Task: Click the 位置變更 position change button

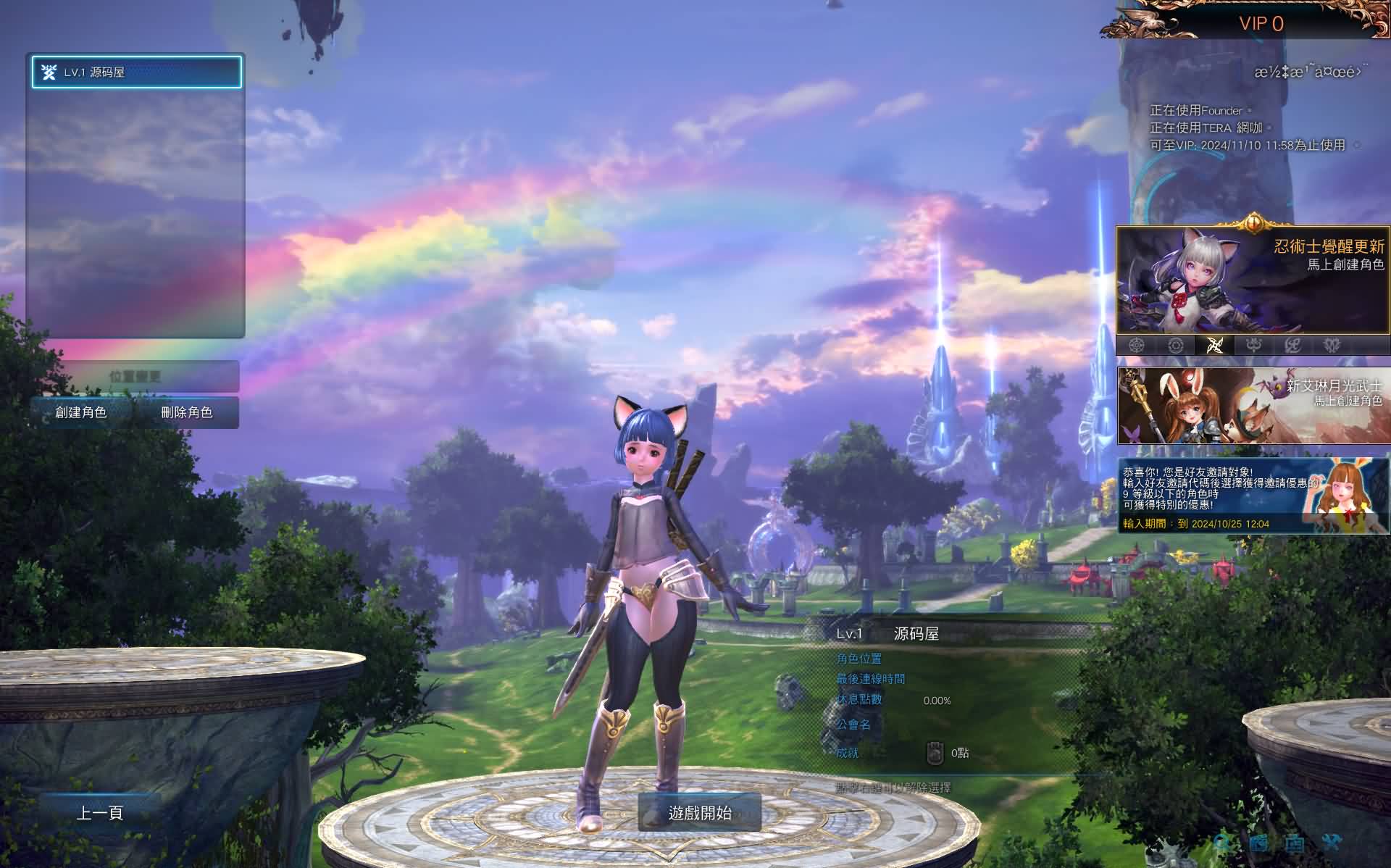Action: [135, 377]
